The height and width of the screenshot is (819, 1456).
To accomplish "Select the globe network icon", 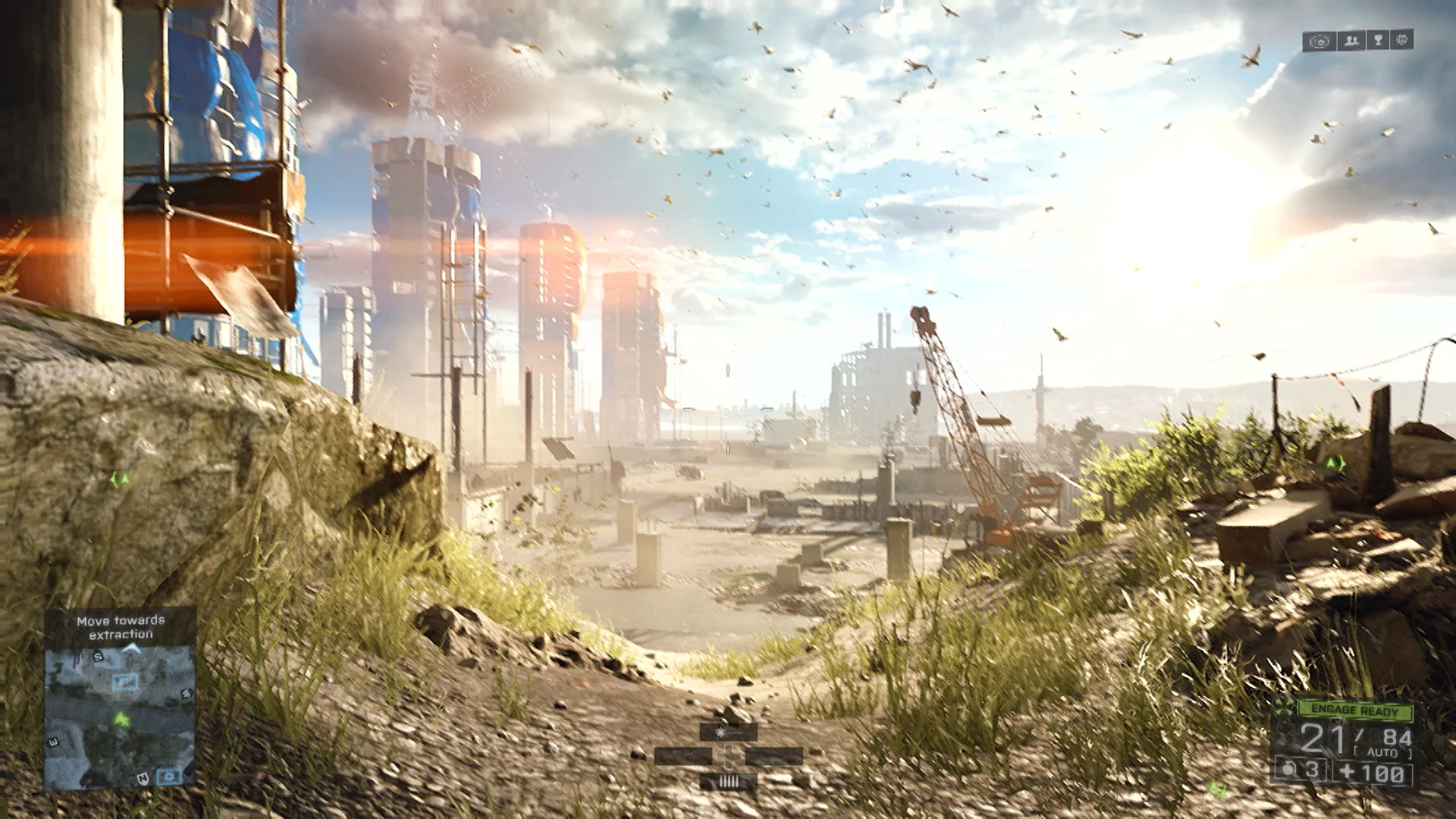I will 1402,39.
